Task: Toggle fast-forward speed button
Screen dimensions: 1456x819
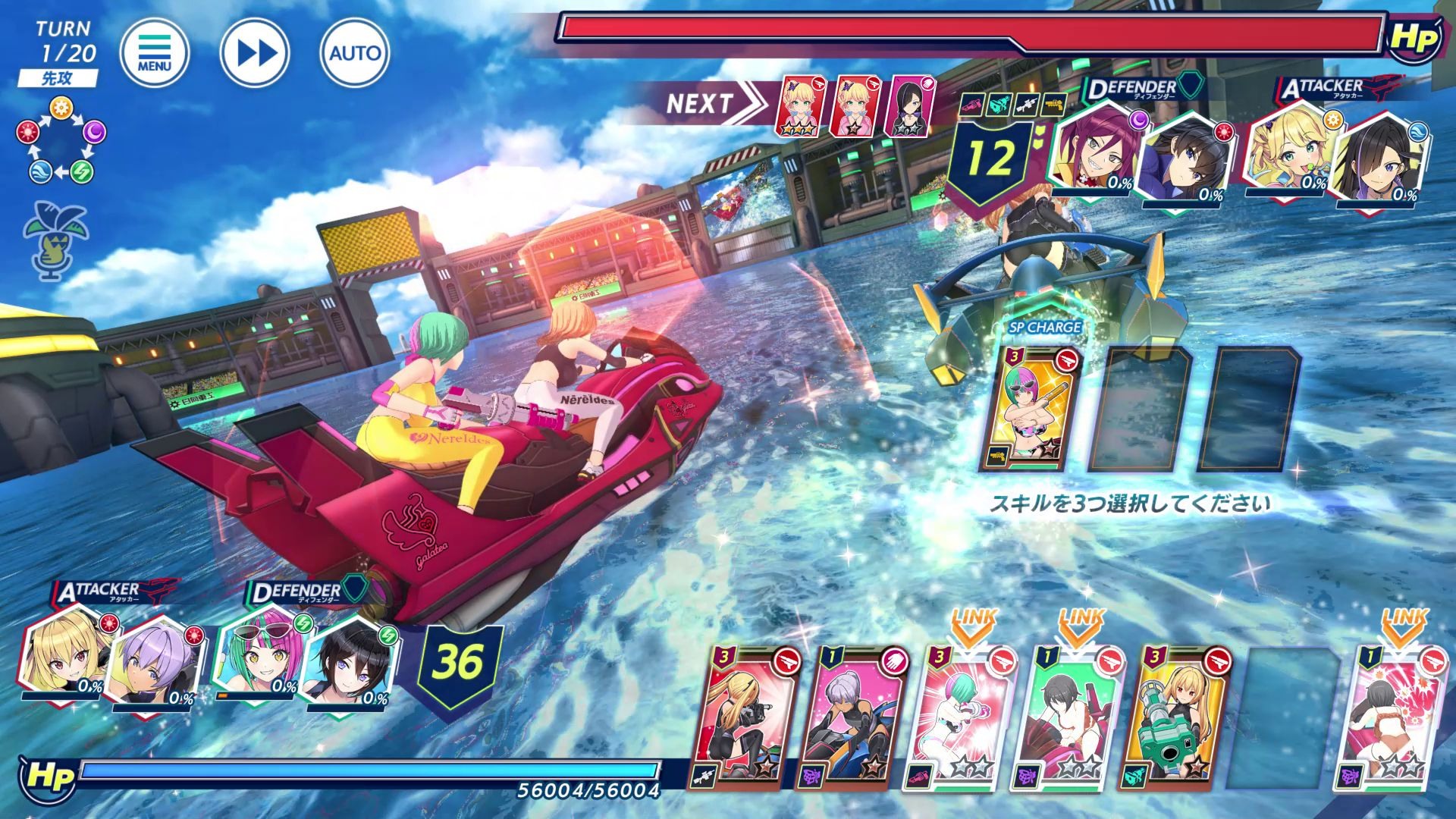Action: pos(255,52)
